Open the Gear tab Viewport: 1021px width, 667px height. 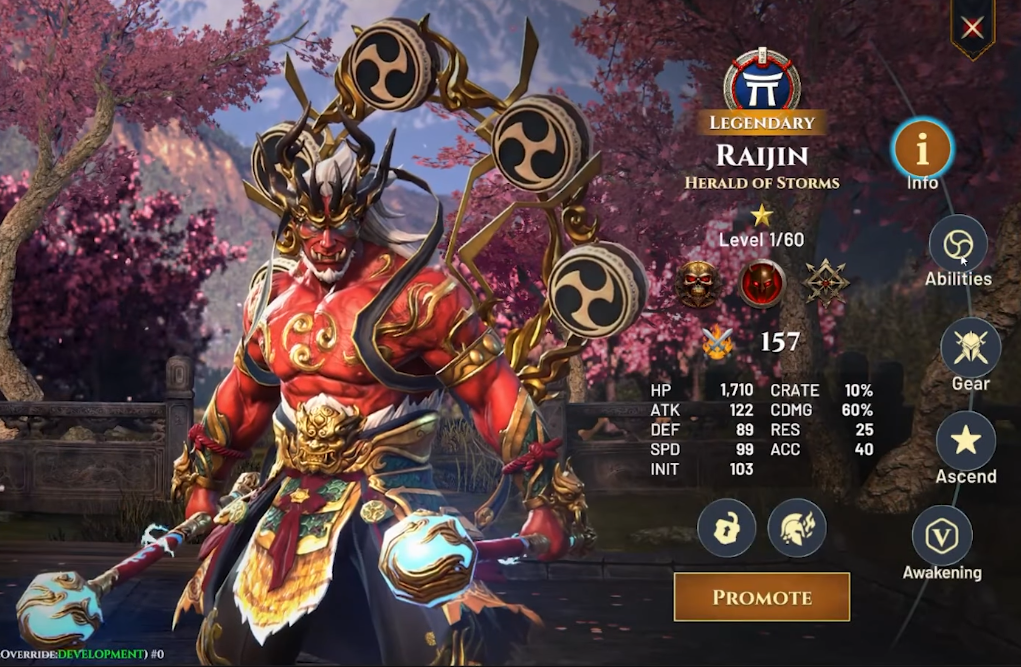click(970, 347)
